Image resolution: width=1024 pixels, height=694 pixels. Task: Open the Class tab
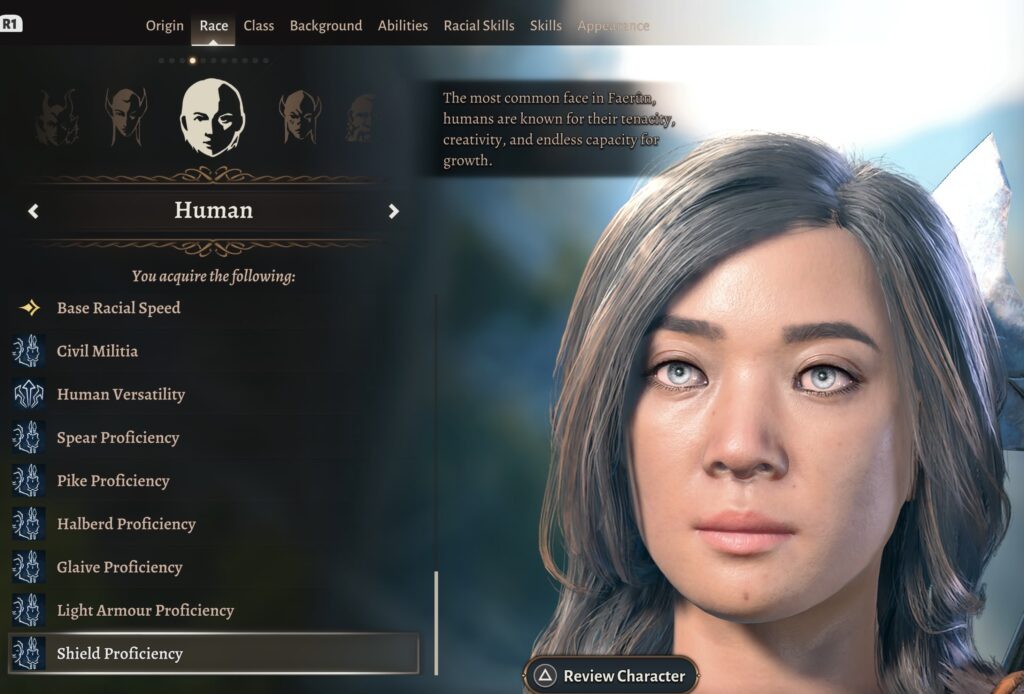coord(258,26)
